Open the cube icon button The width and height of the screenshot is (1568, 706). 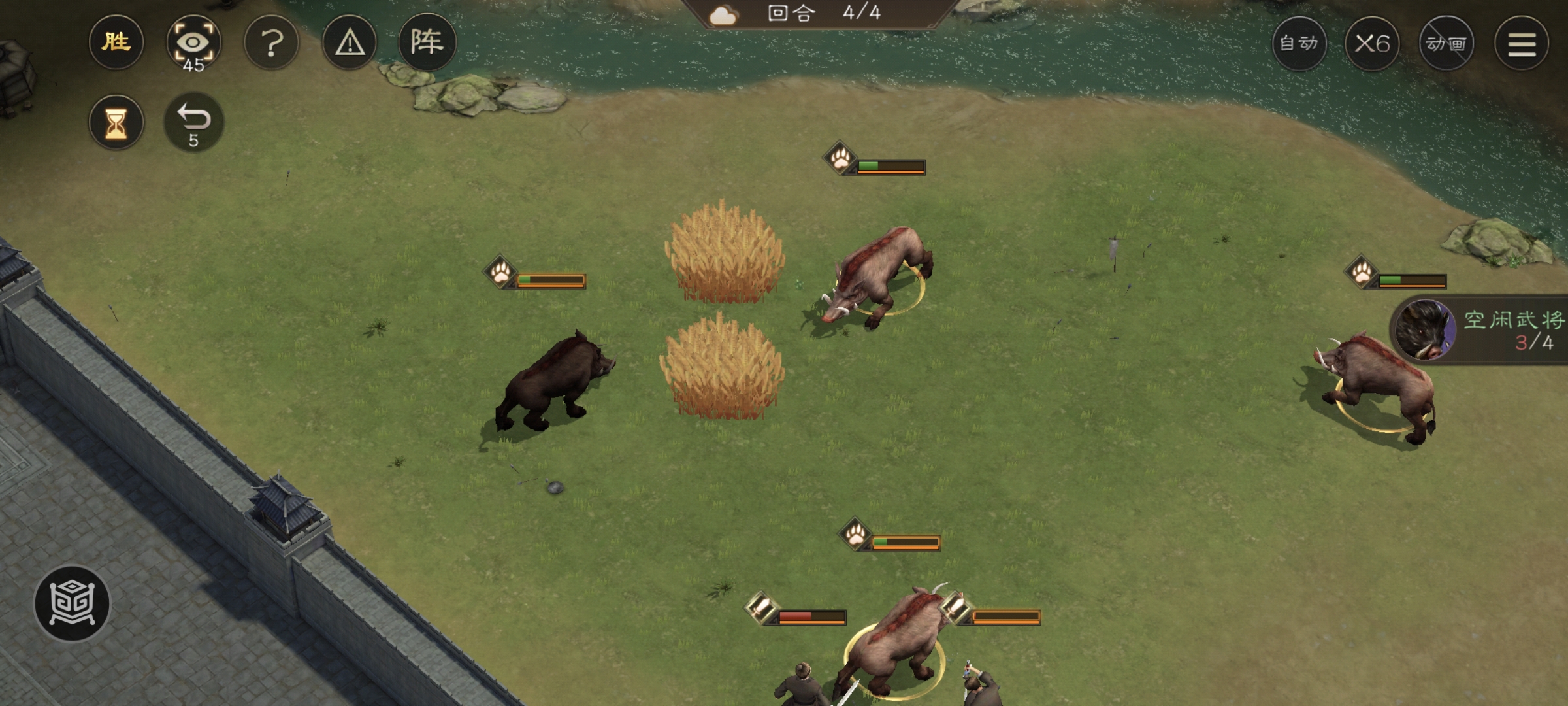point(73,603)
